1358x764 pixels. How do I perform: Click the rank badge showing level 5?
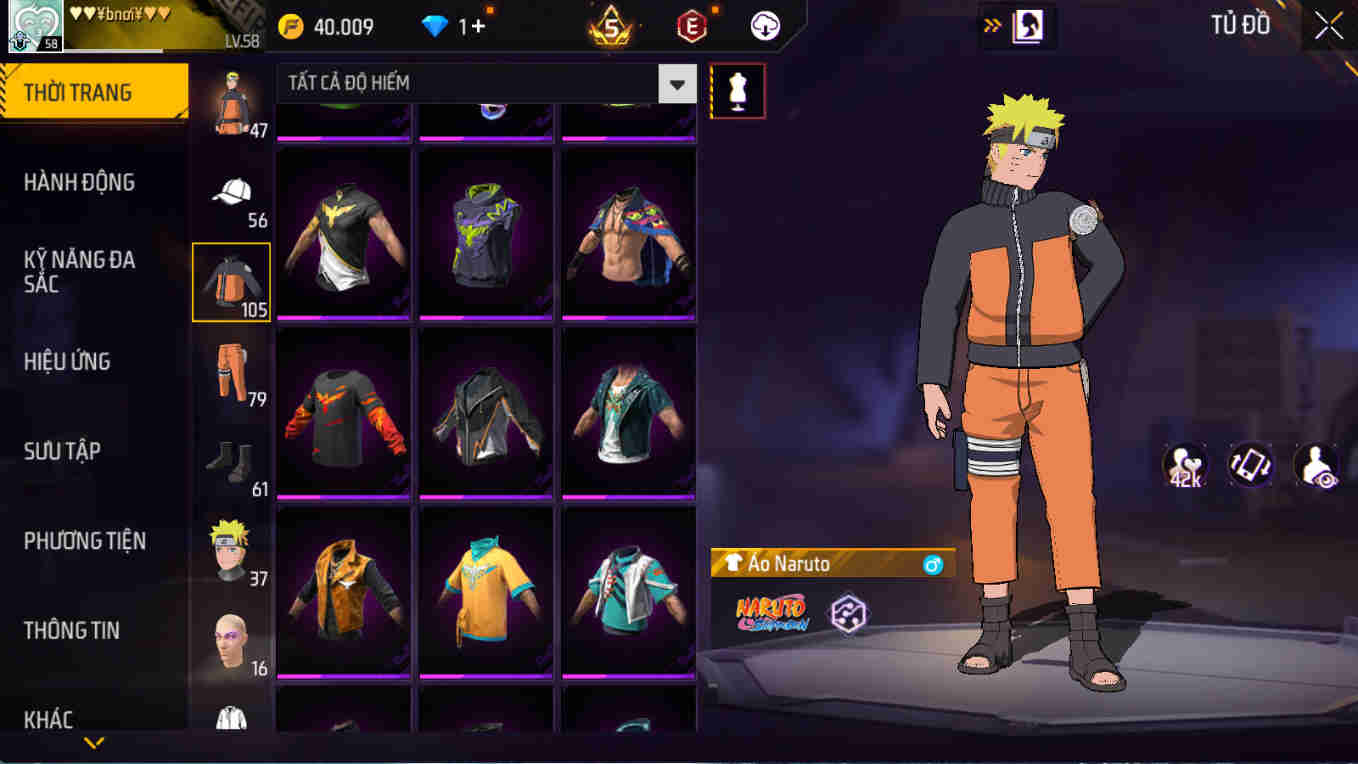608,26
